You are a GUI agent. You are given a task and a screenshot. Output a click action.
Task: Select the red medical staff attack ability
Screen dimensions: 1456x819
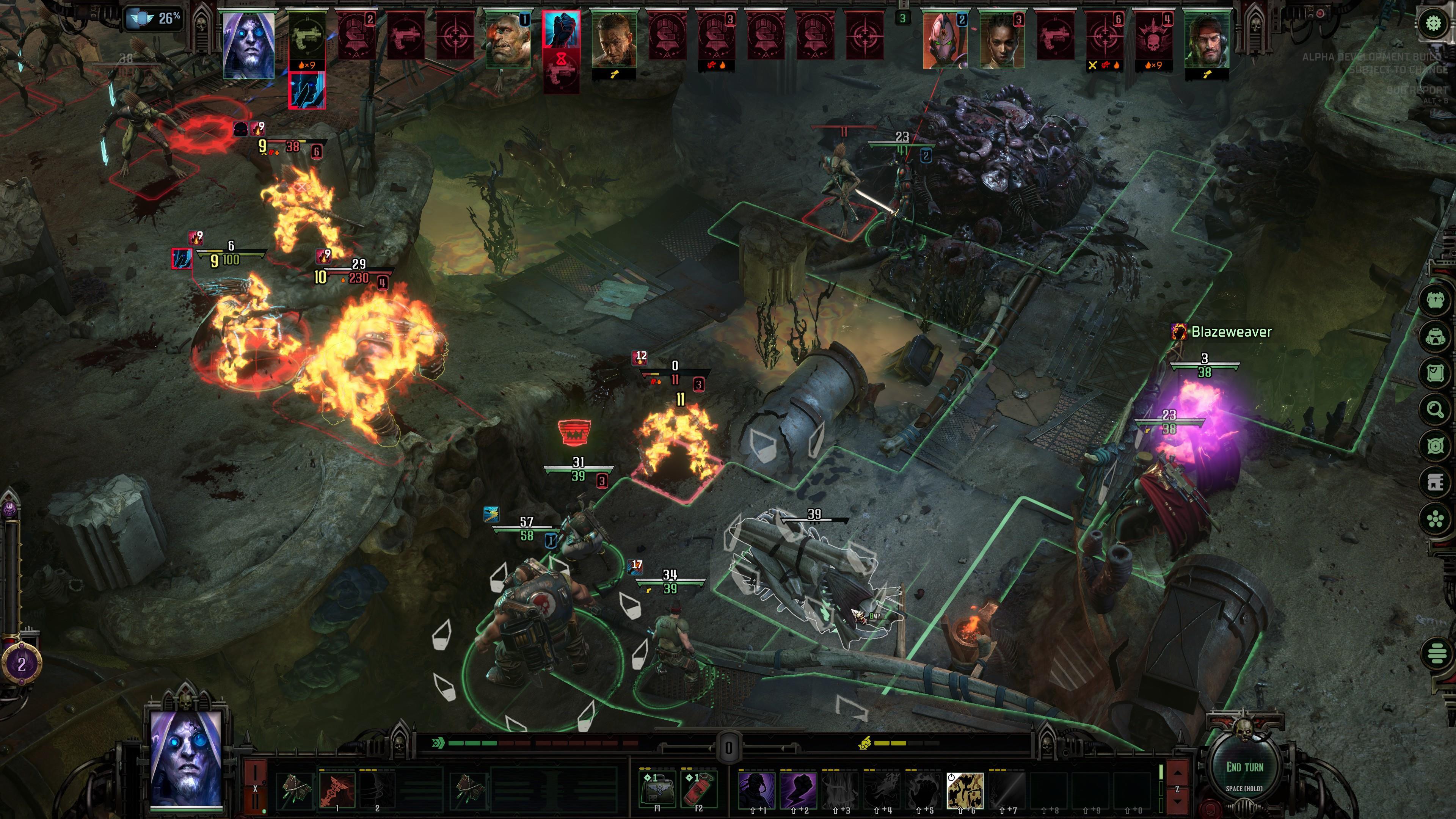pyautogui.click(x=337, y=789)
